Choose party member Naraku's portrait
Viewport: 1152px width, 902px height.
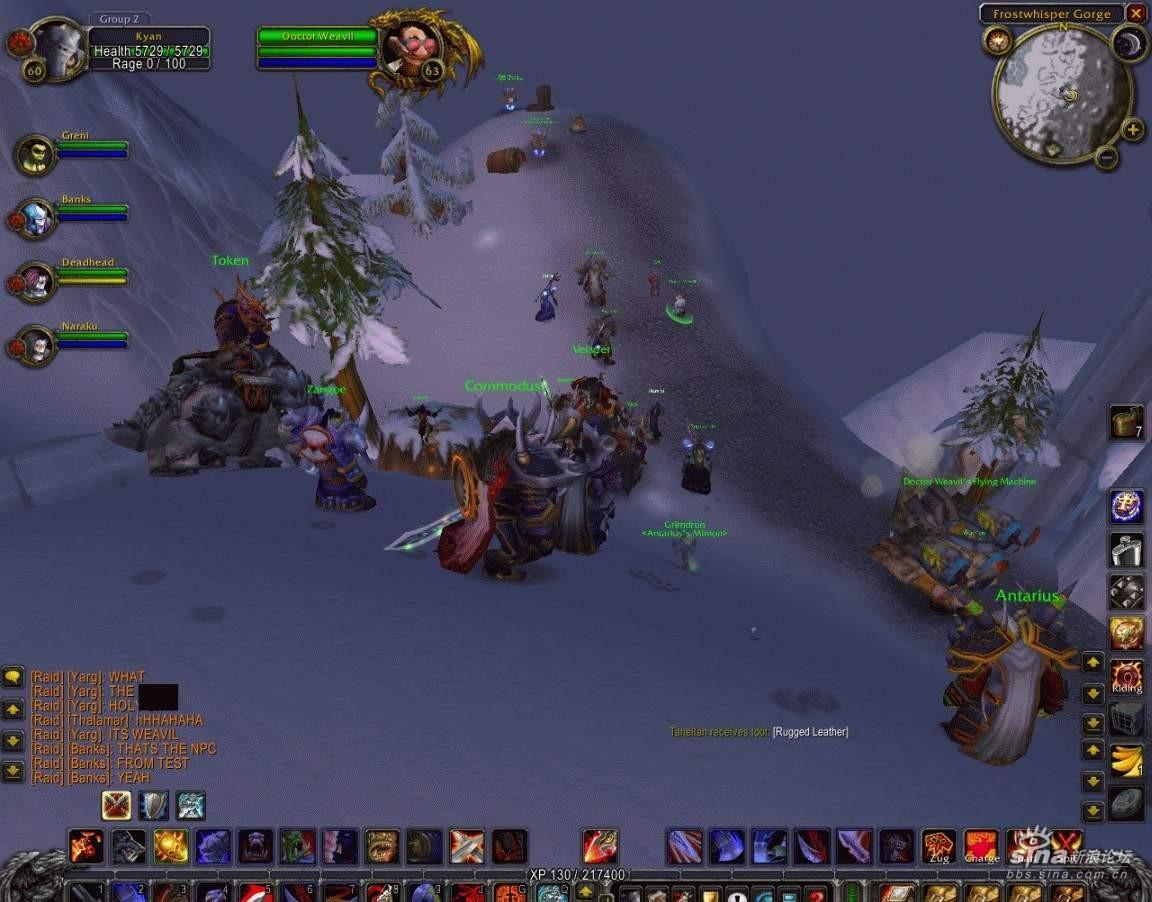point(36,346)
